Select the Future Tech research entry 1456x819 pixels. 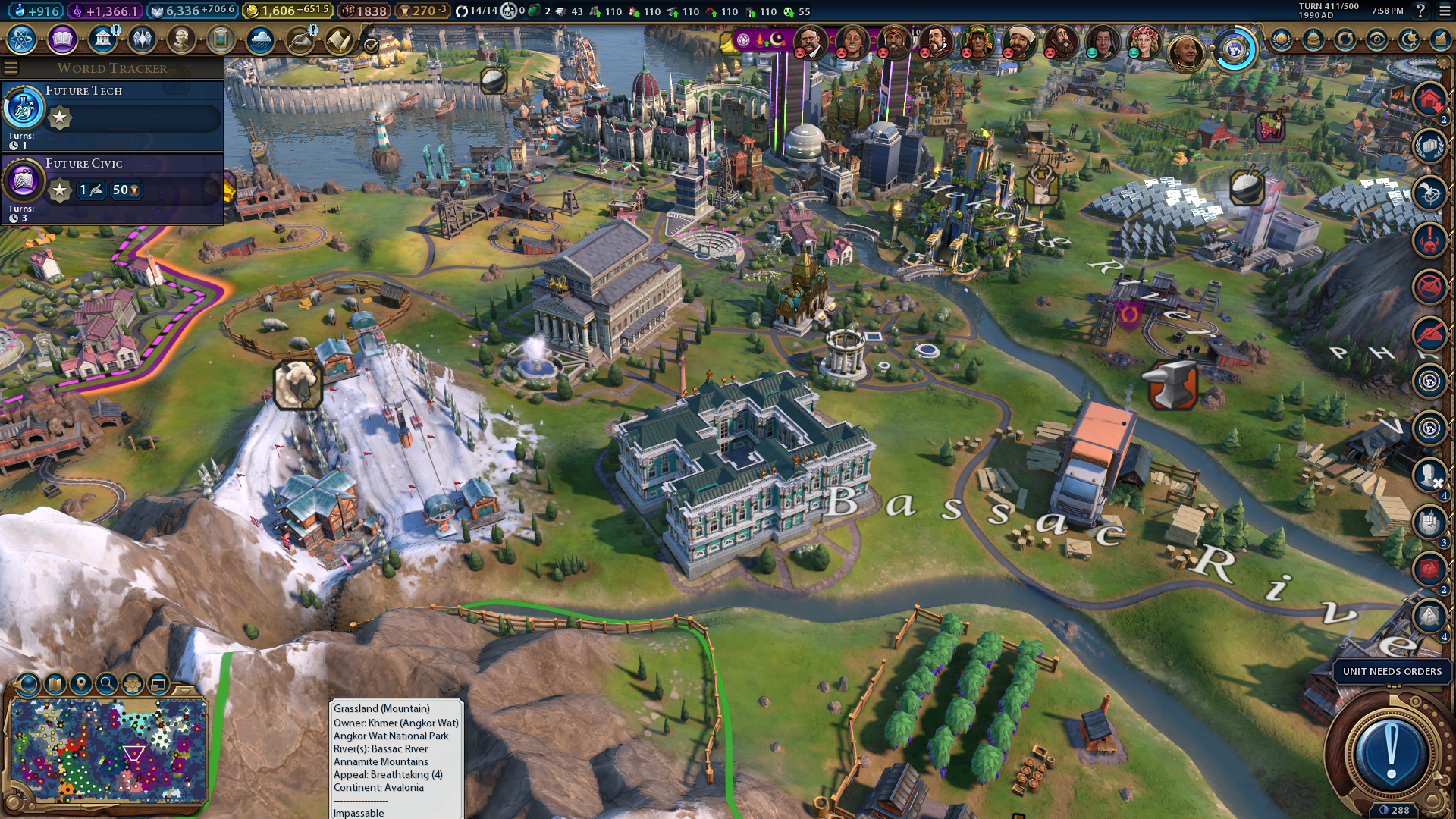click(112, 114)
